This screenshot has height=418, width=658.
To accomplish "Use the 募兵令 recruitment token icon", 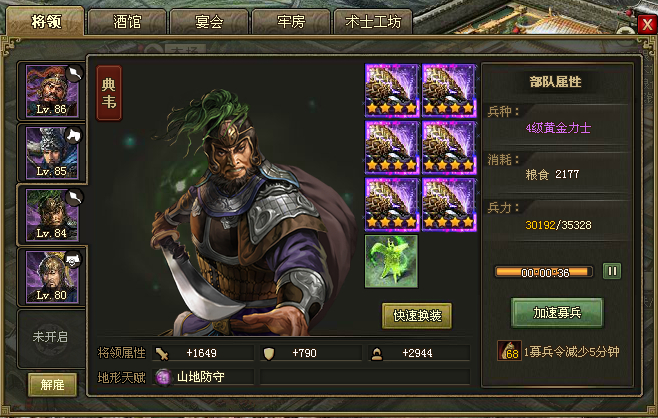I will point(508,351).
